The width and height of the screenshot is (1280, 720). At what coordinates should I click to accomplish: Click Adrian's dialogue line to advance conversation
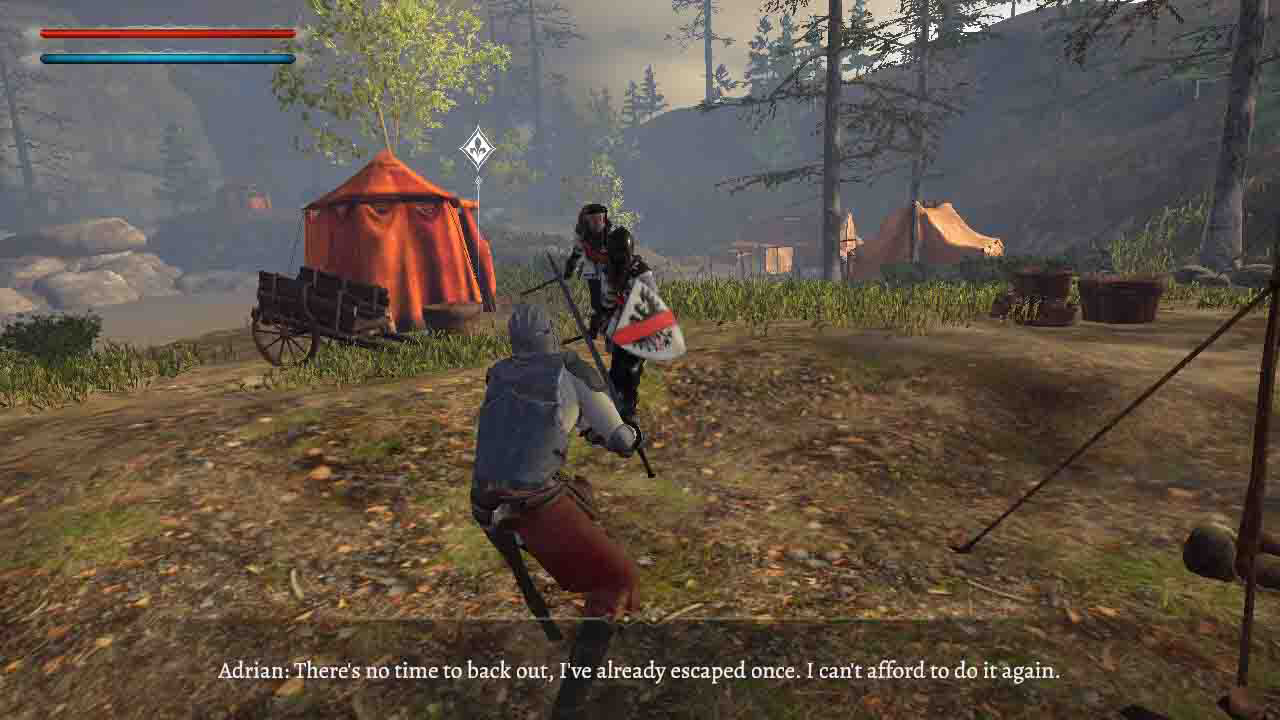(640, 674)
